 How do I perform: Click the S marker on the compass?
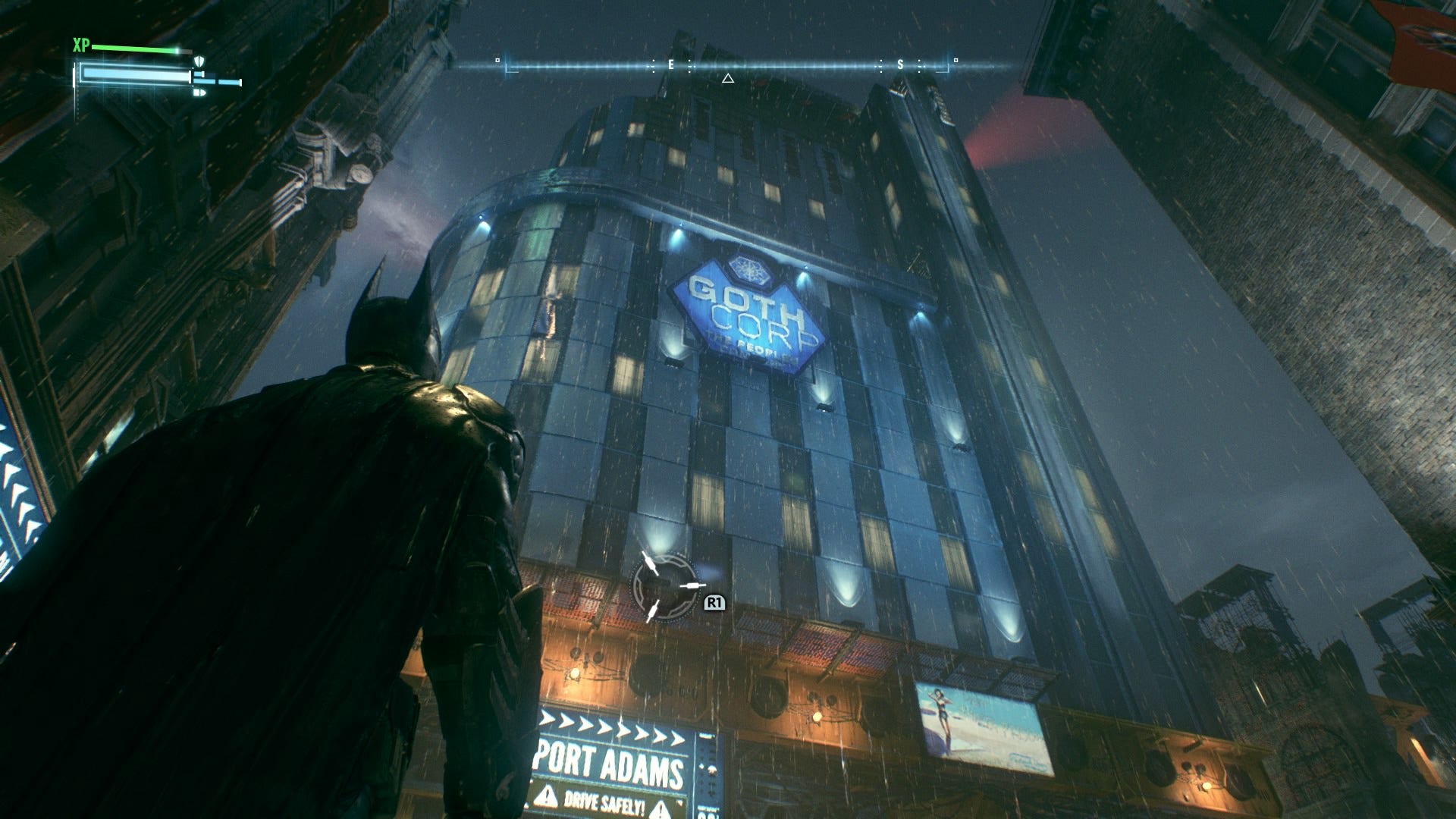click(899, 64)
